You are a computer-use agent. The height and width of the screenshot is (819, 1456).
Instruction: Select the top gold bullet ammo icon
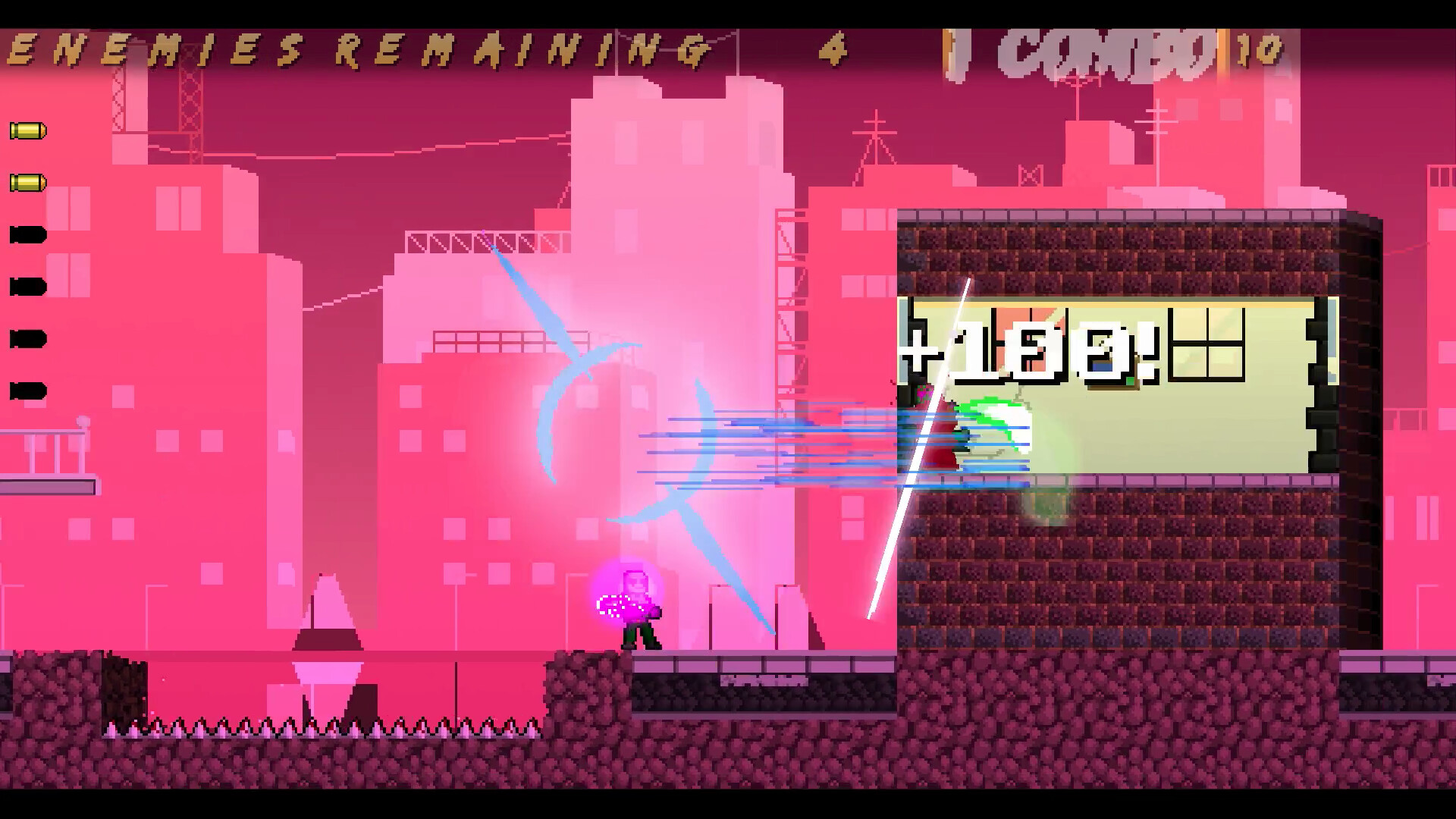[29, 130]
